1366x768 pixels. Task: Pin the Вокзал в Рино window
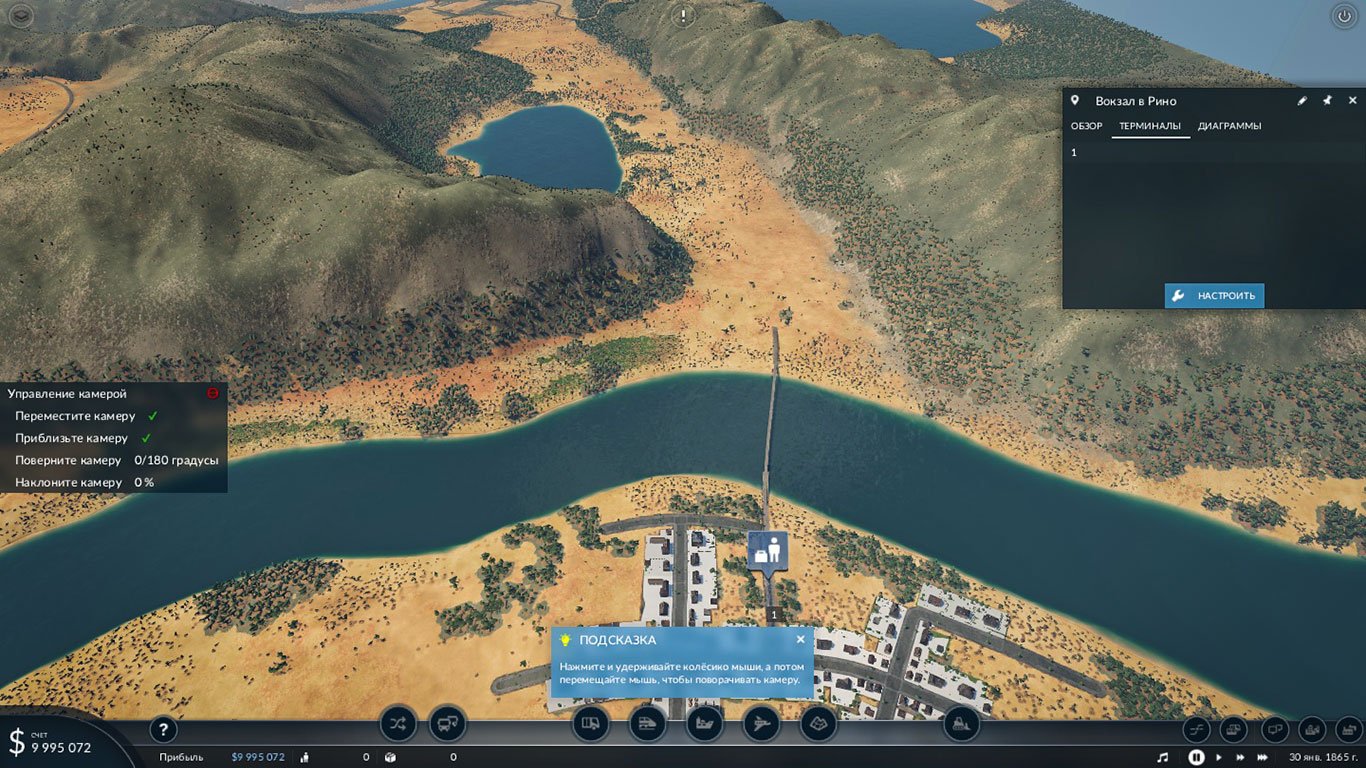tap(1327, 100)
